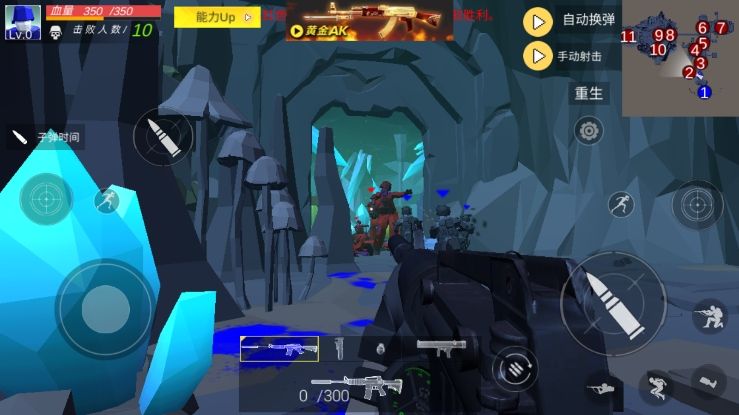Tap the 重生 respawn button
The image size is (739, 415).
[589, 94]
